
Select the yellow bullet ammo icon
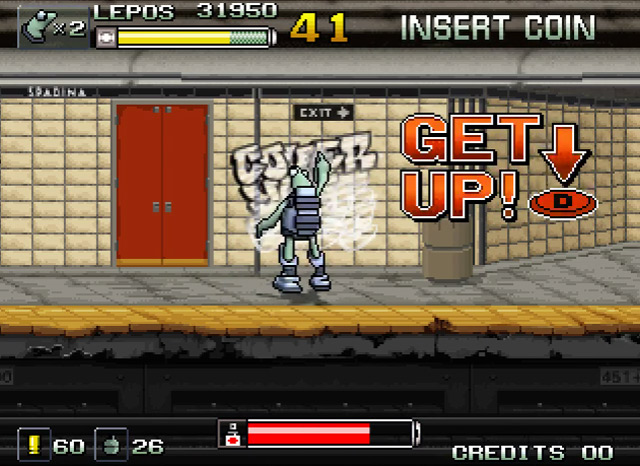[33, 445]
